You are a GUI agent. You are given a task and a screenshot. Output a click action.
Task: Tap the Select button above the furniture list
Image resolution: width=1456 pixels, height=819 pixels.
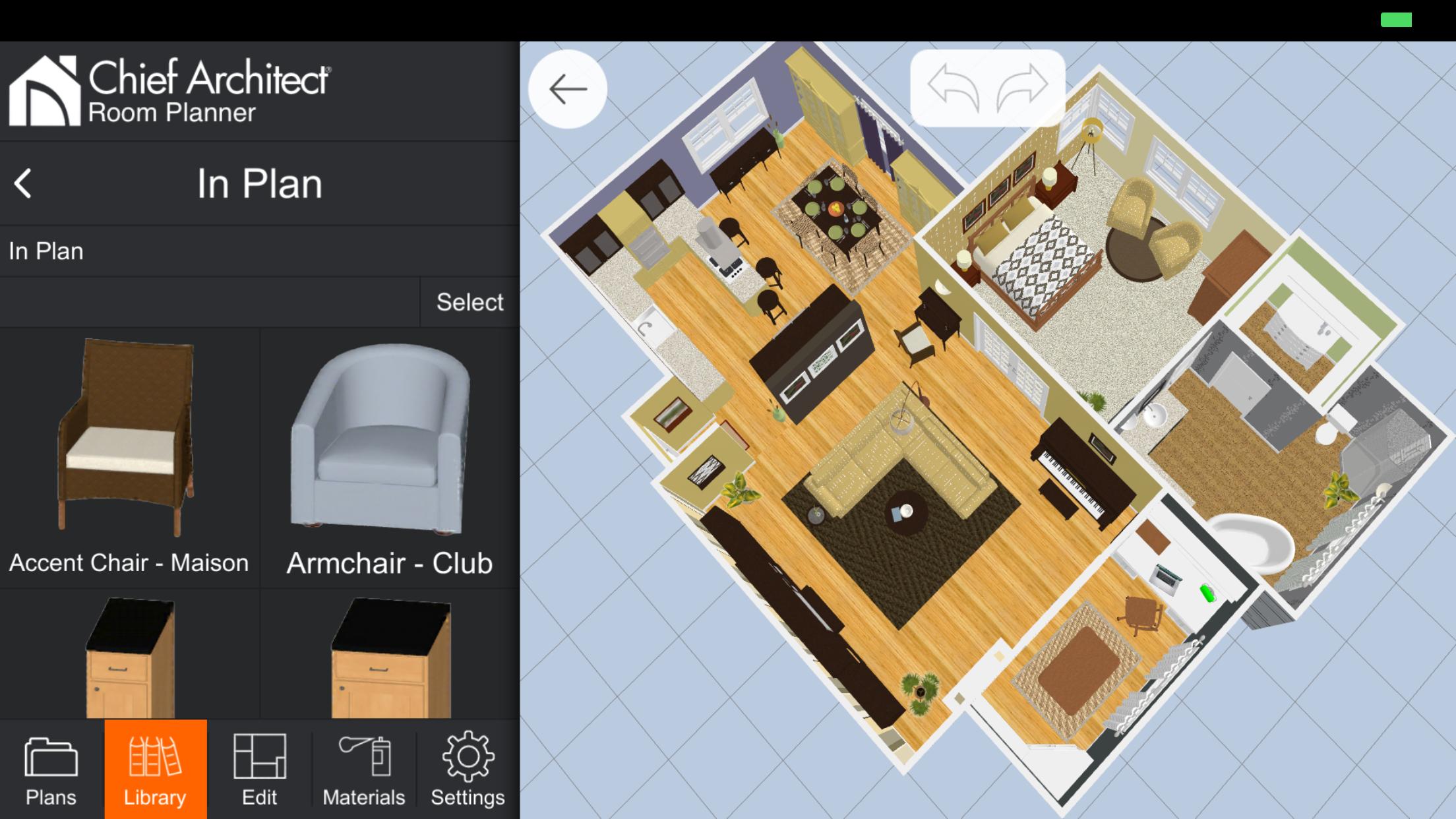tap(469, 301)
